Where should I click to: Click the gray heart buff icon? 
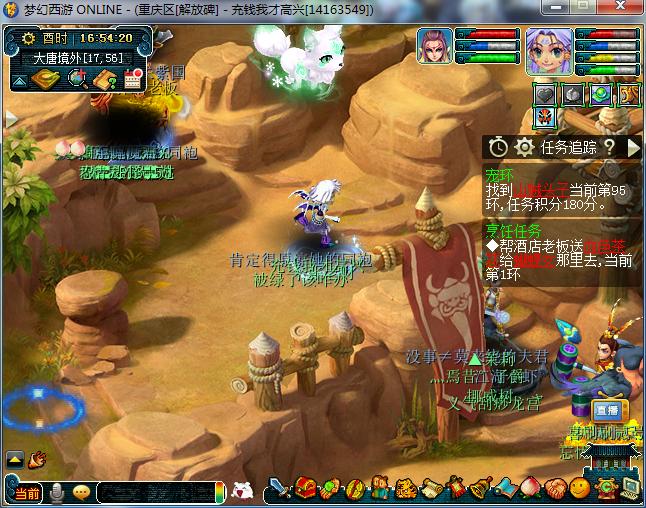click(544, 94)
